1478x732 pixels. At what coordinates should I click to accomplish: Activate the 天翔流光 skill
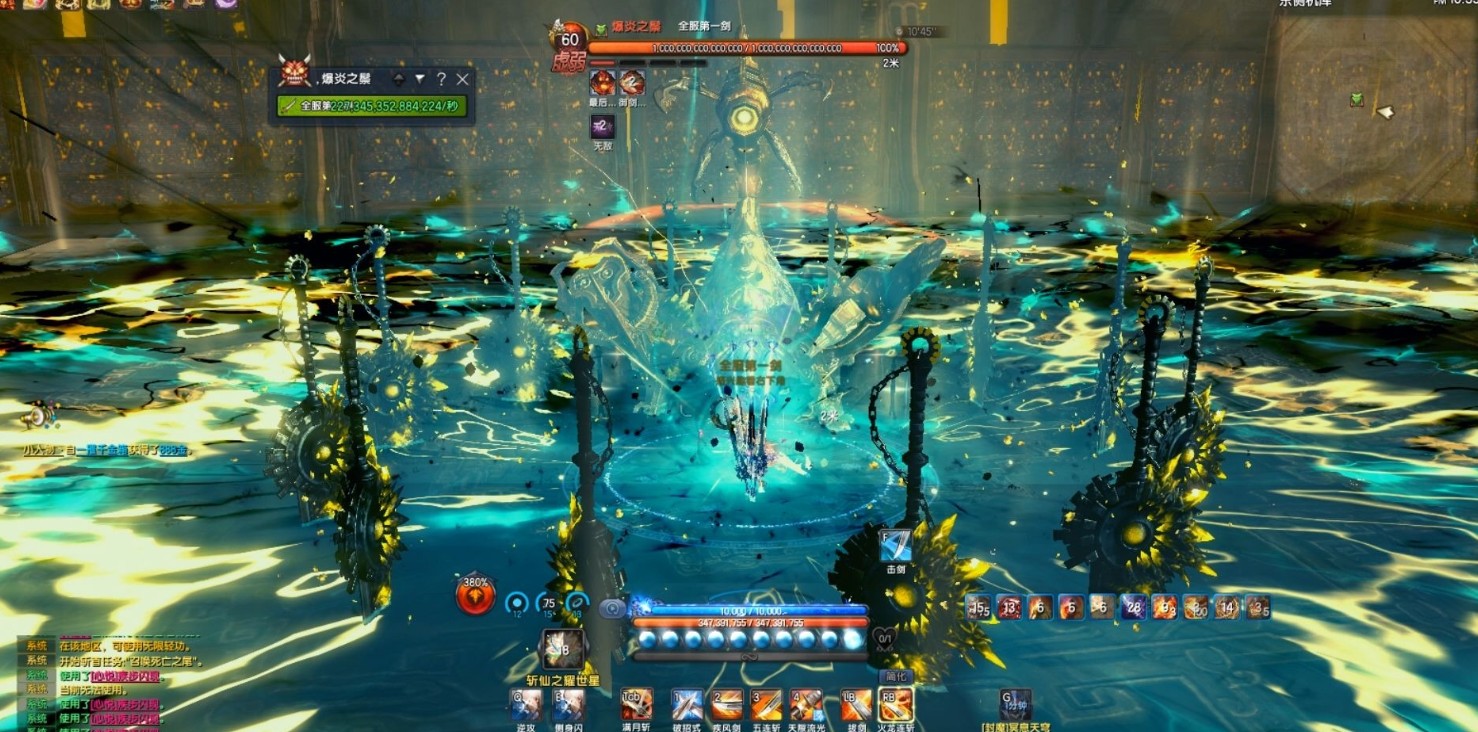click(807, 704)
